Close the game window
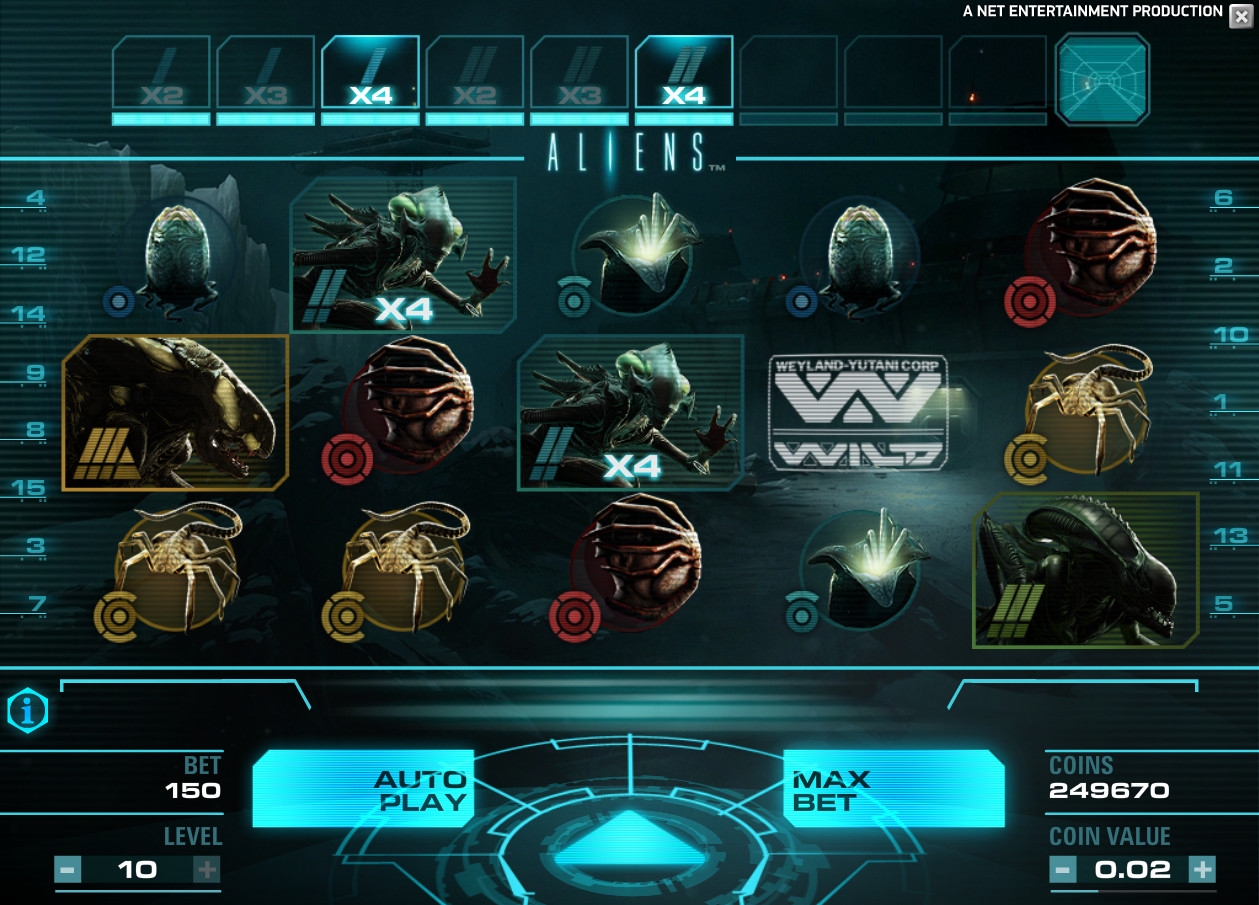The image size is (1259, 905). pyautogui.click(x=1241, y=15)
